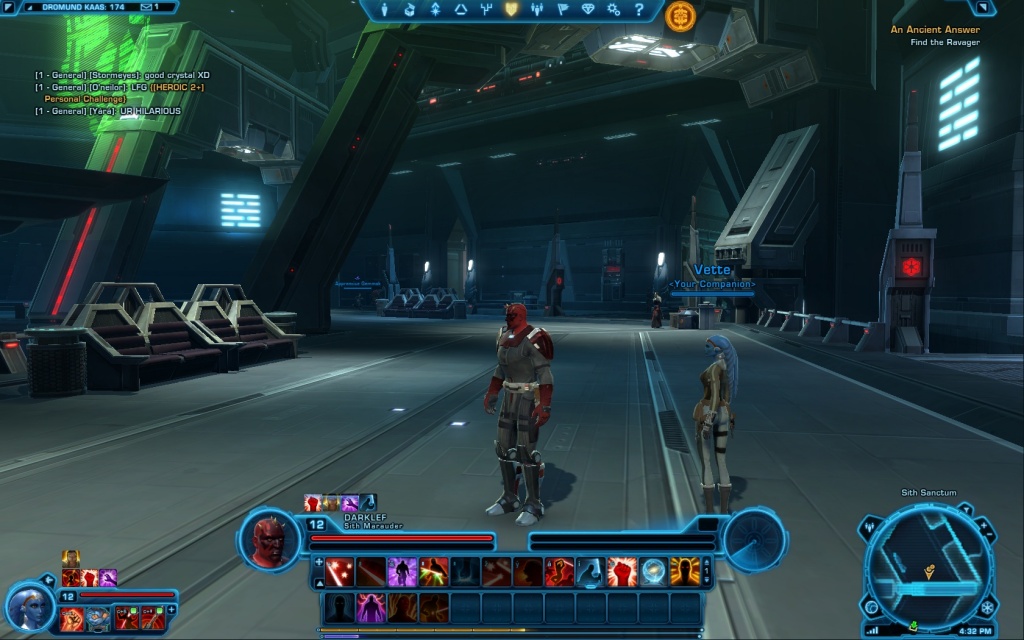Open help with the question mark icon
Image resolution: width=1024 pixels, height=640 pixels.
tap(639, 10)
